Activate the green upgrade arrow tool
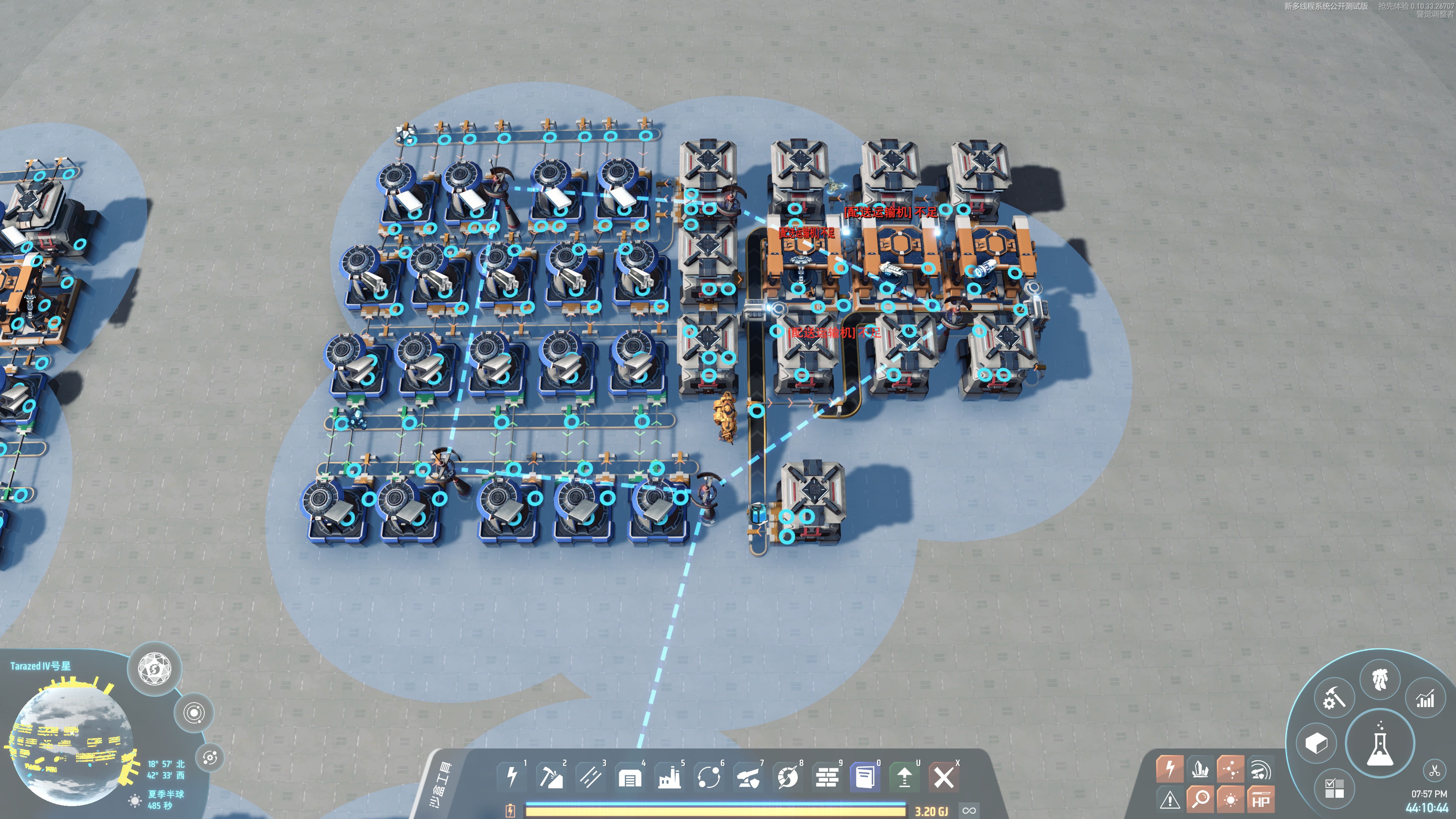This screenshot has width=1456, height=819. coord(904,777)
